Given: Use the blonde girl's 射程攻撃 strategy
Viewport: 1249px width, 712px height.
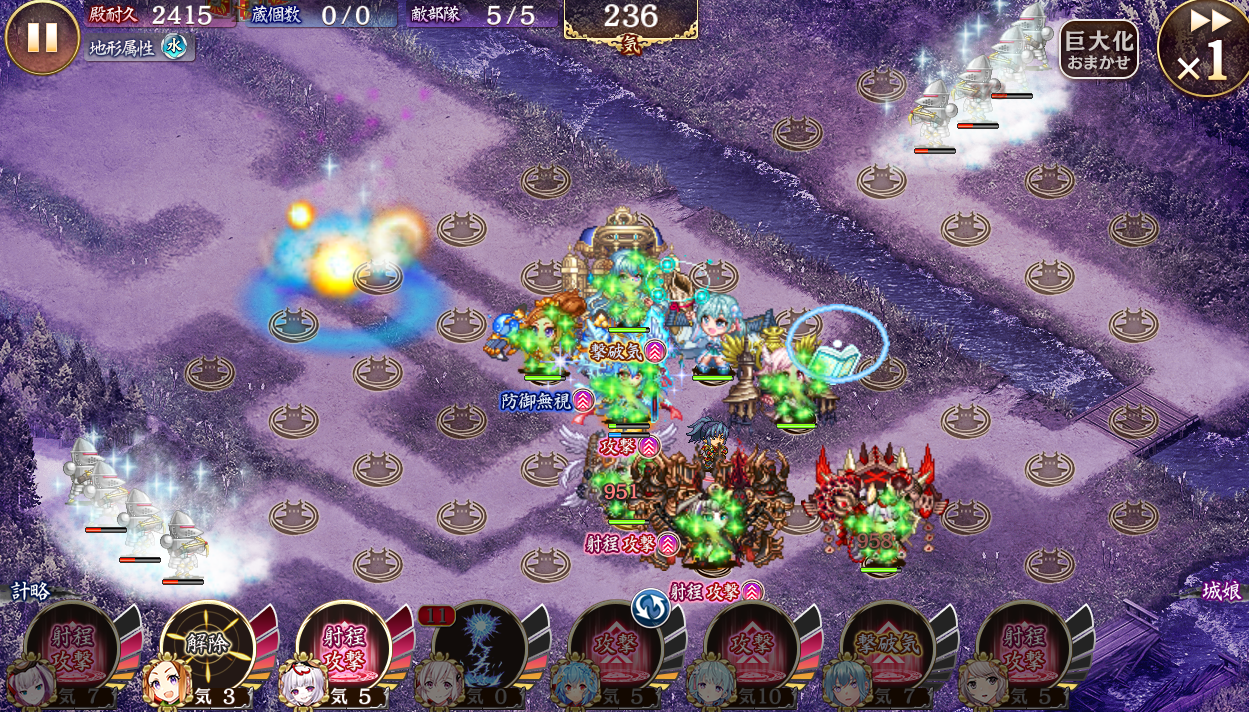Looking at the screenshot, I should (x=1023, y=648).
